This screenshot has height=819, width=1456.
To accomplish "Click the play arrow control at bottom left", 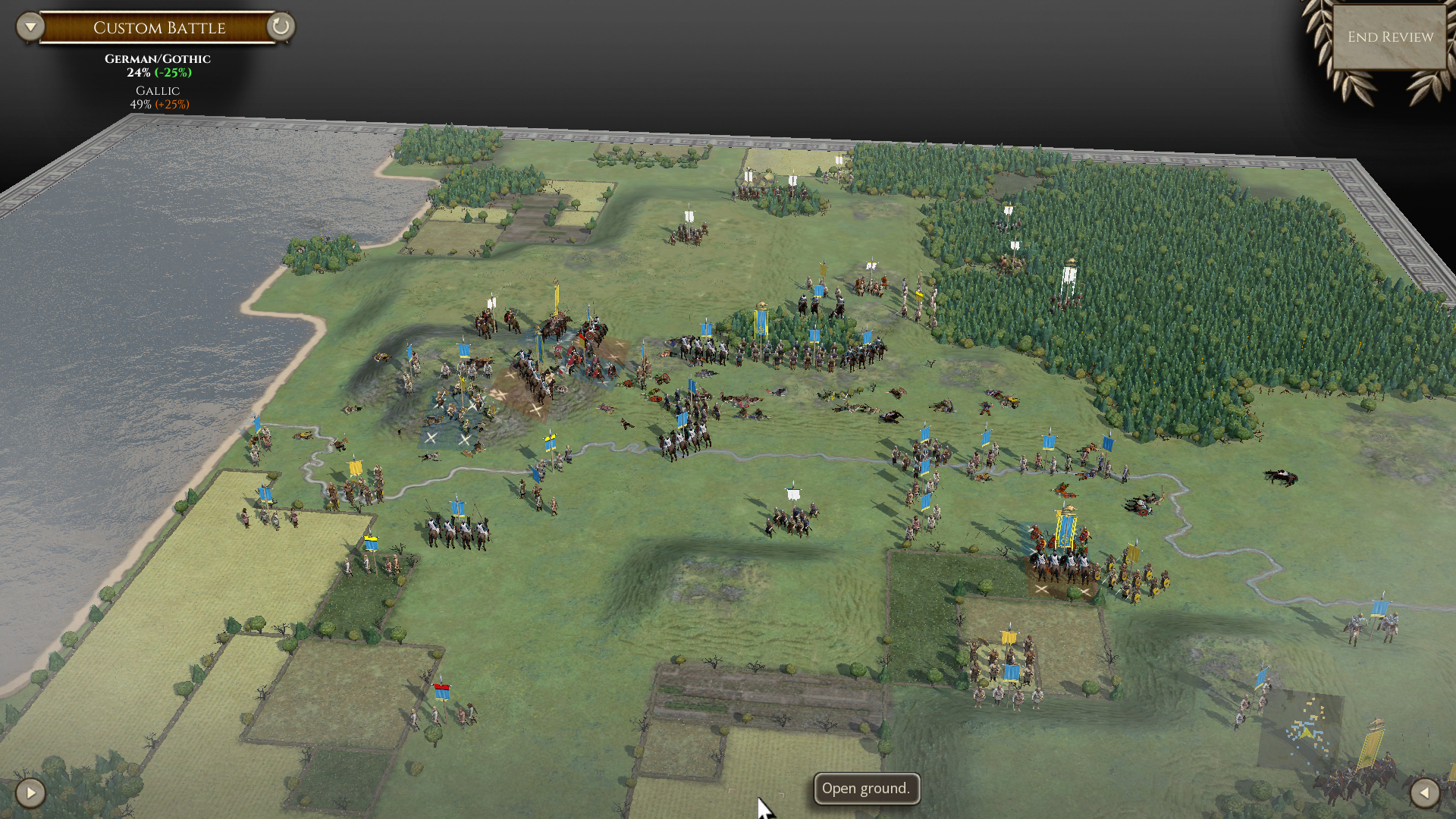I will click(30, 793).
